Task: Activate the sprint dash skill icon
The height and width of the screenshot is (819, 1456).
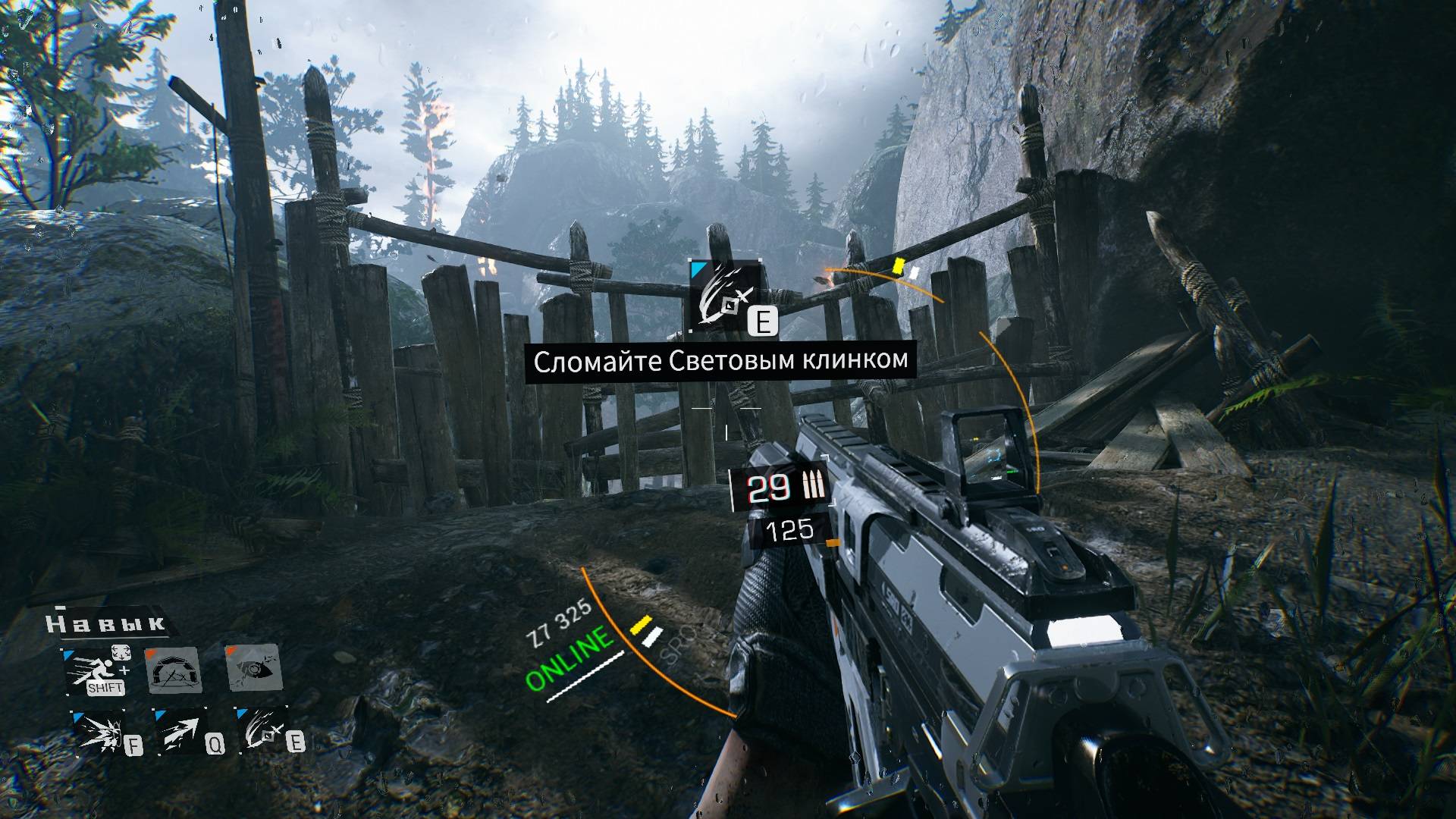Action: (x=94, y=671)
